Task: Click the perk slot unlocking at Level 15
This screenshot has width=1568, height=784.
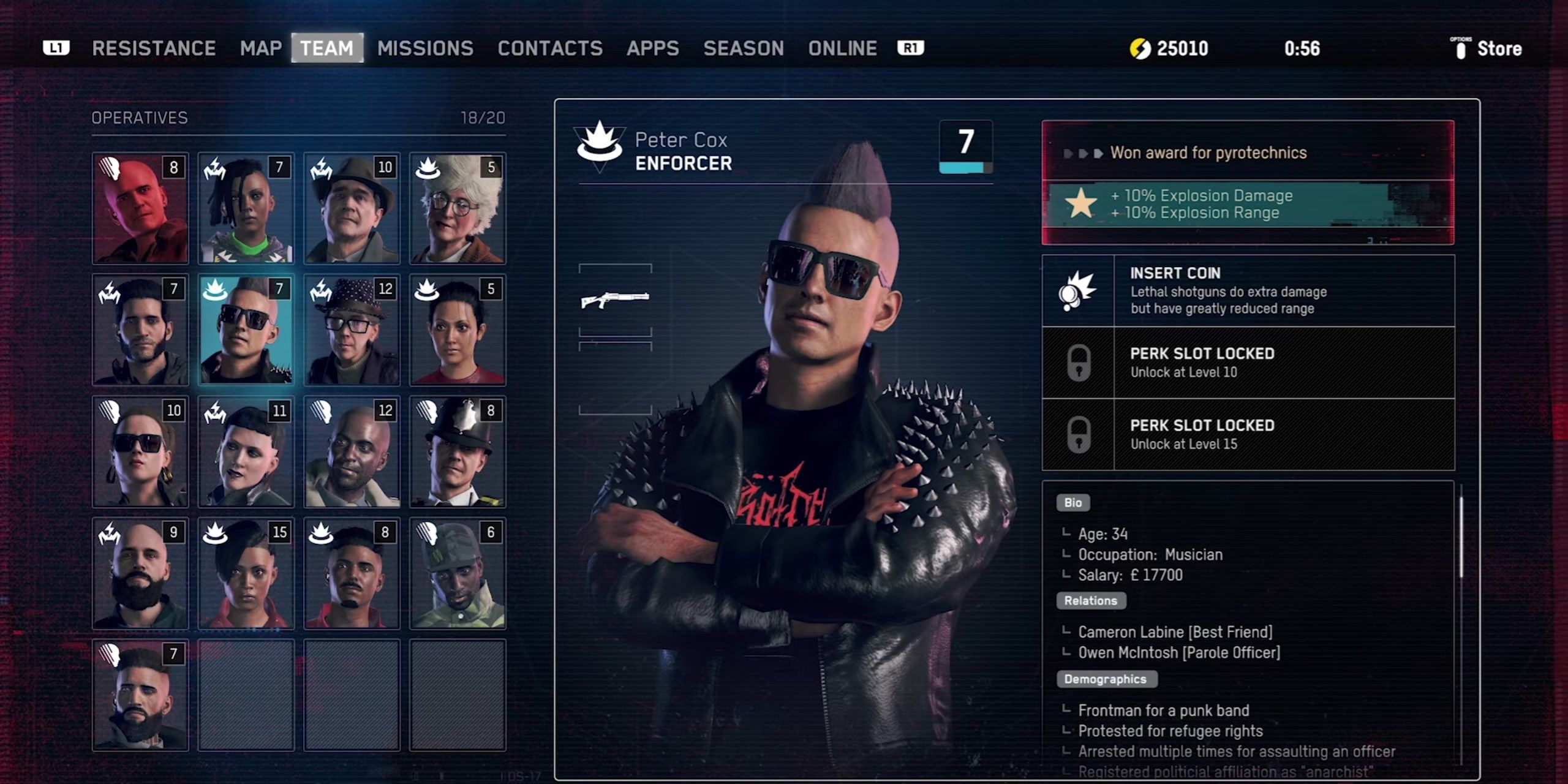Action: (x=1248, y=434)
